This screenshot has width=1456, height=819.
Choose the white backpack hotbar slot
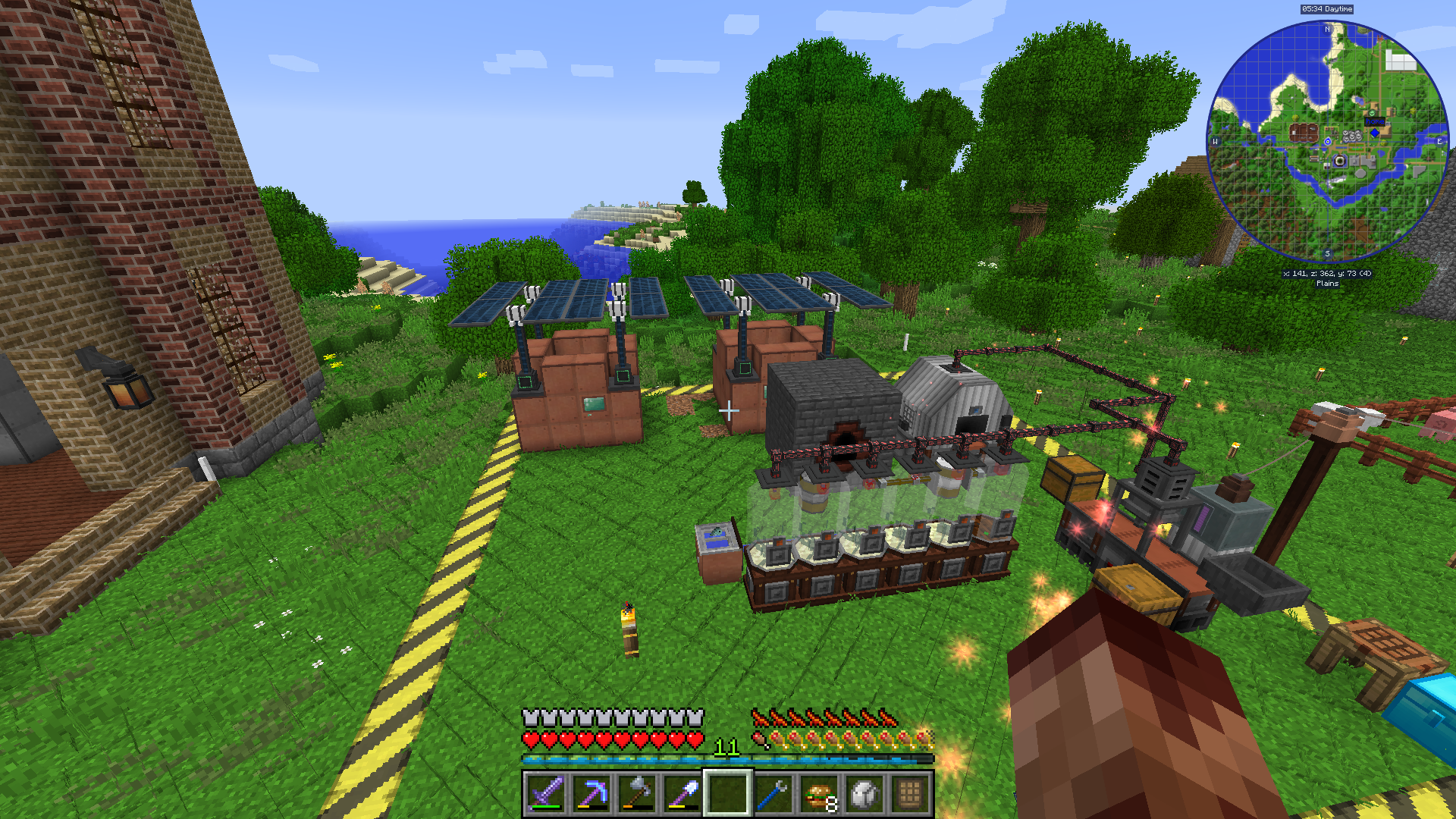click(x=864, y=794)
